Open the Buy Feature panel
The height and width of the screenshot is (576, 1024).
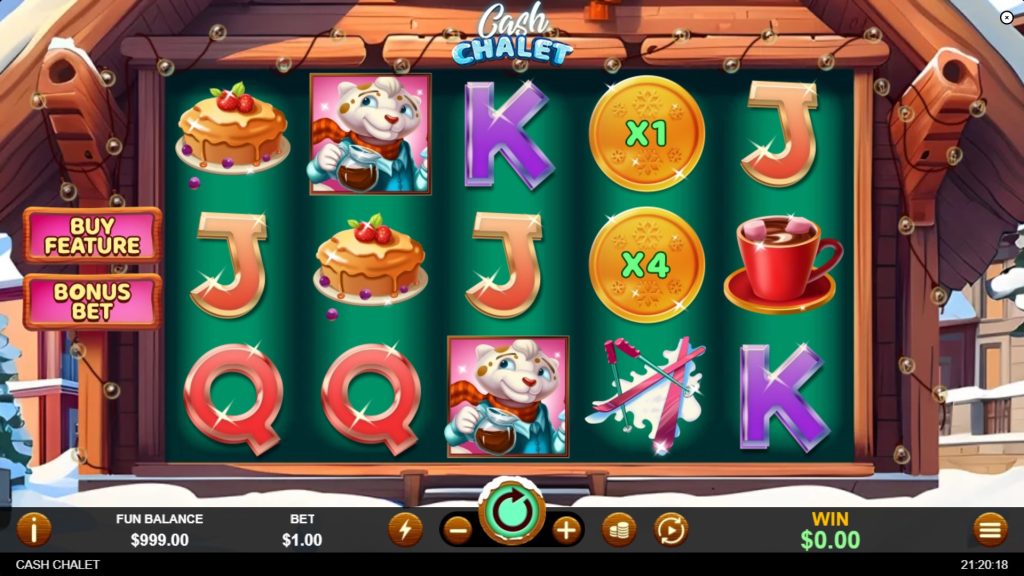(x=92, y=235)
